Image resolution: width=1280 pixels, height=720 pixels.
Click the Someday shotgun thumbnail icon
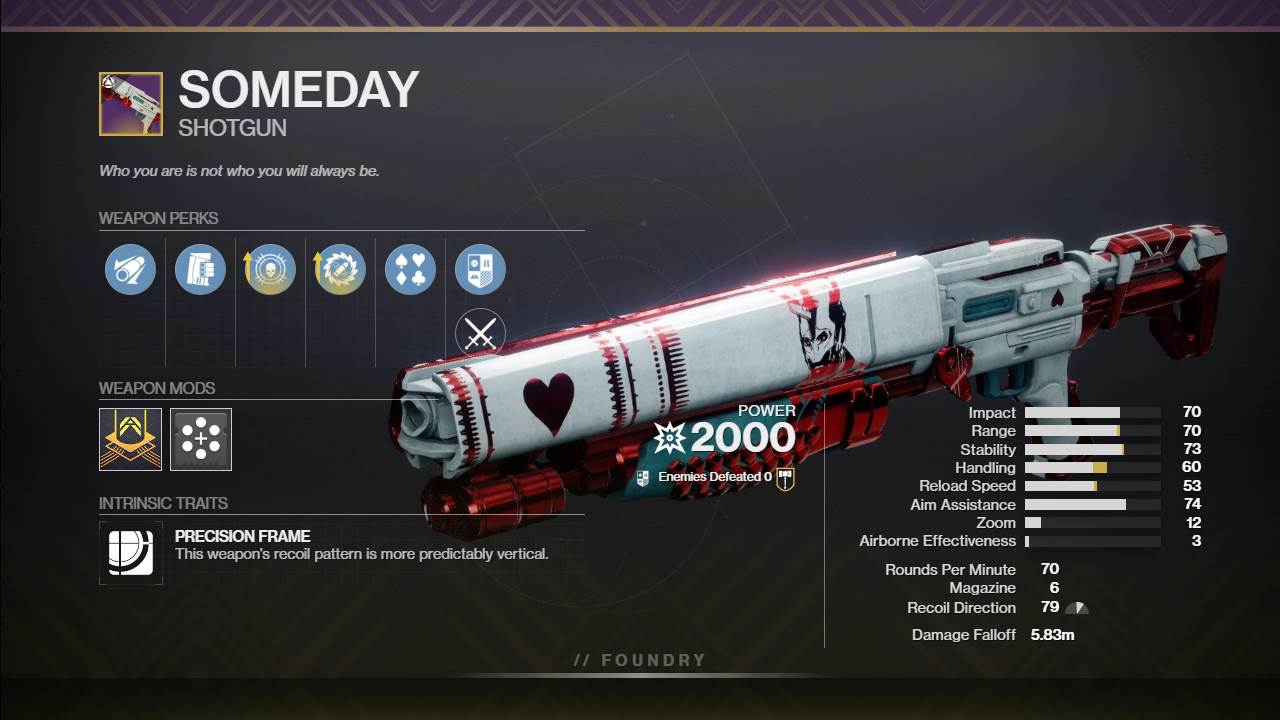[131, 104]
